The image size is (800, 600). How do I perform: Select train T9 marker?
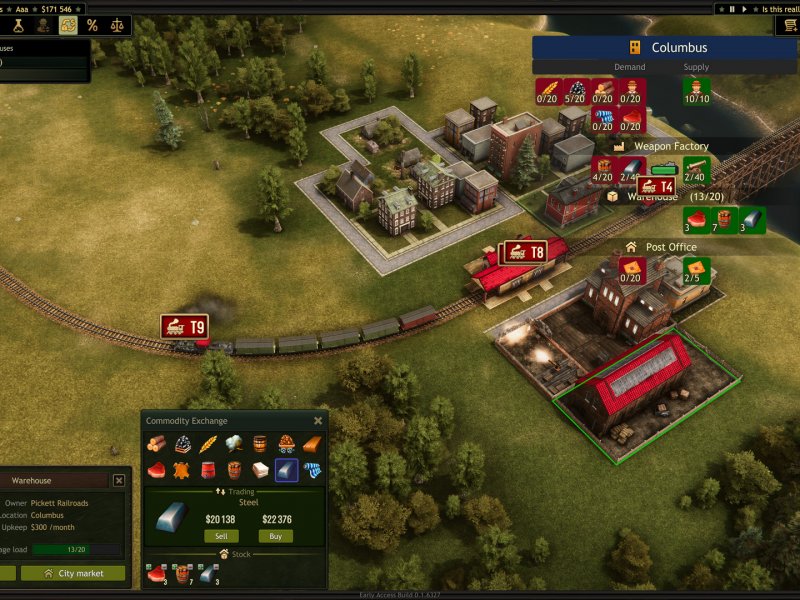(x=185, y=327)
